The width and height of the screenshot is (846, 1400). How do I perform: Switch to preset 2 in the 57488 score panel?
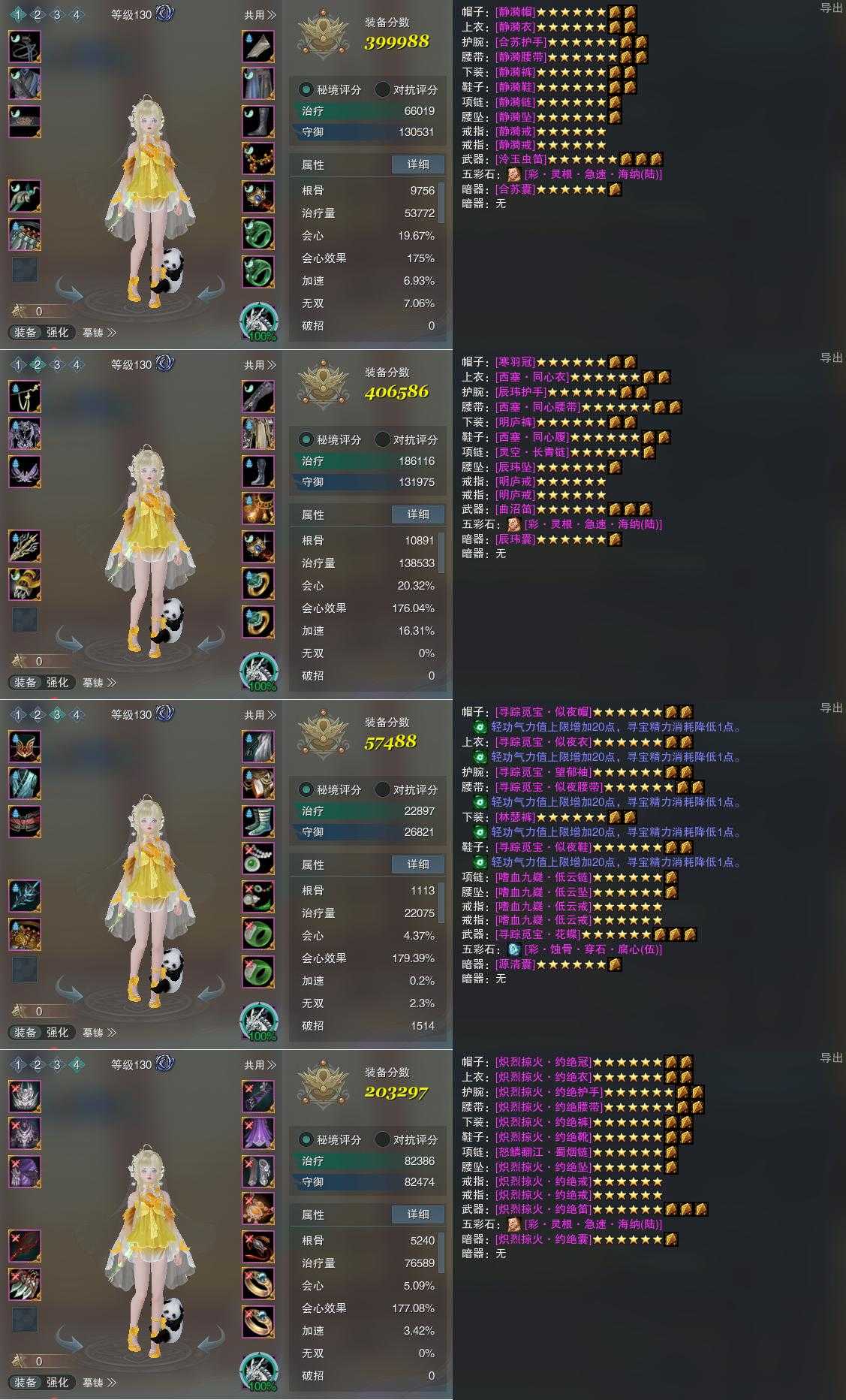click(x=37, y=714)
